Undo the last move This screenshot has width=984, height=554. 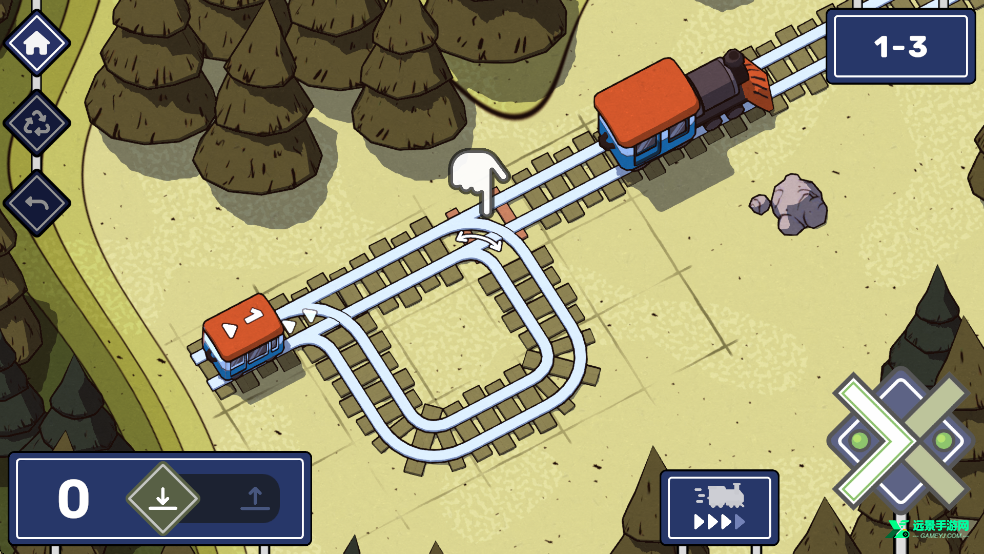click(x=37, y=203)
